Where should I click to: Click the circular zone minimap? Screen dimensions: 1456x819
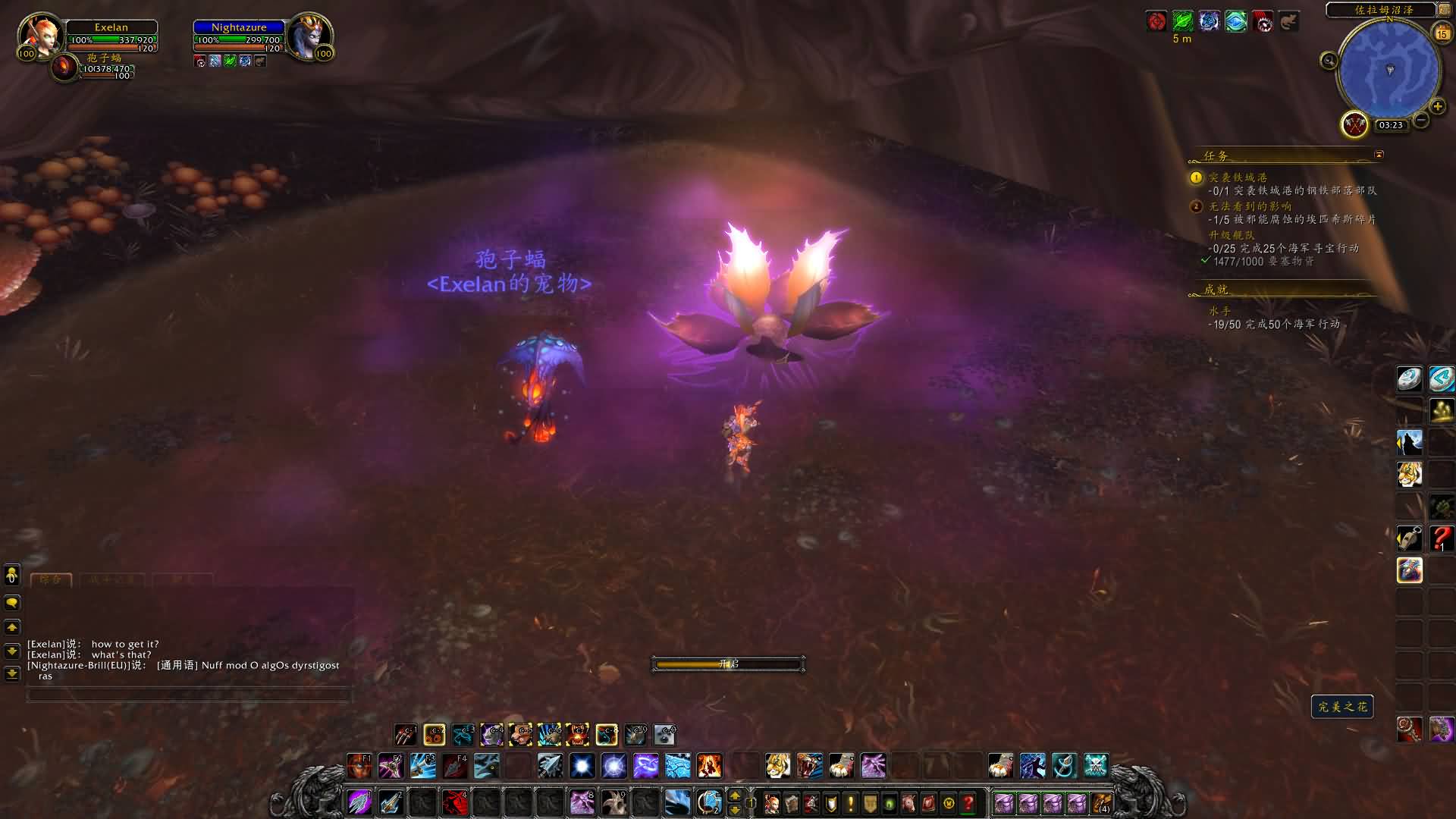point(1389,71)
